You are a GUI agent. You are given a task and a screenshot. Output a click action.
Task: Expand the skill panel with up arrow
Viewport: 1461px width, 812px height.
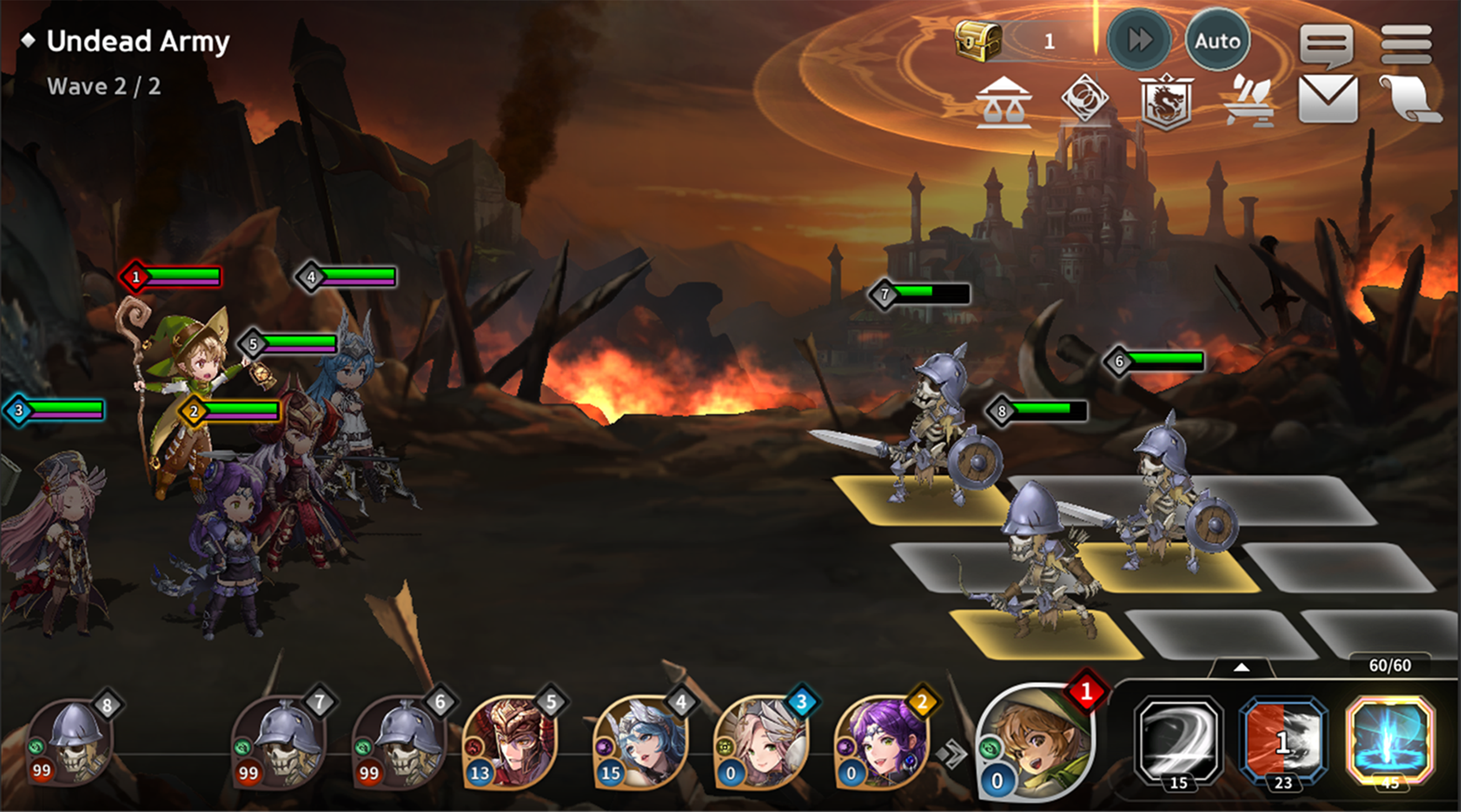pyautogui.click(x=1241, y=668)
